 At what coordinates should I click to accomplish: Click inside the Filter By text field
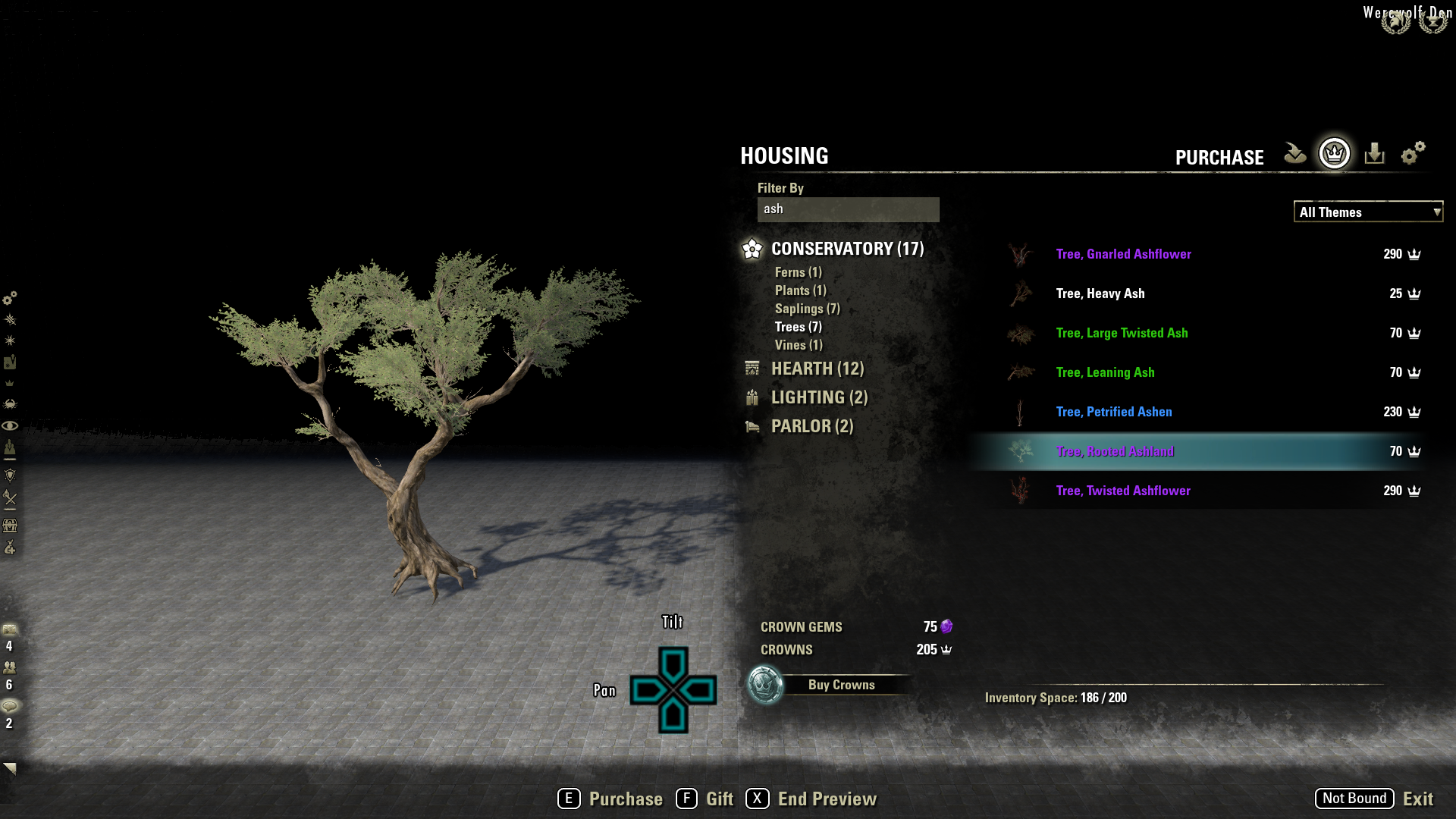click(x=847, y=209)
